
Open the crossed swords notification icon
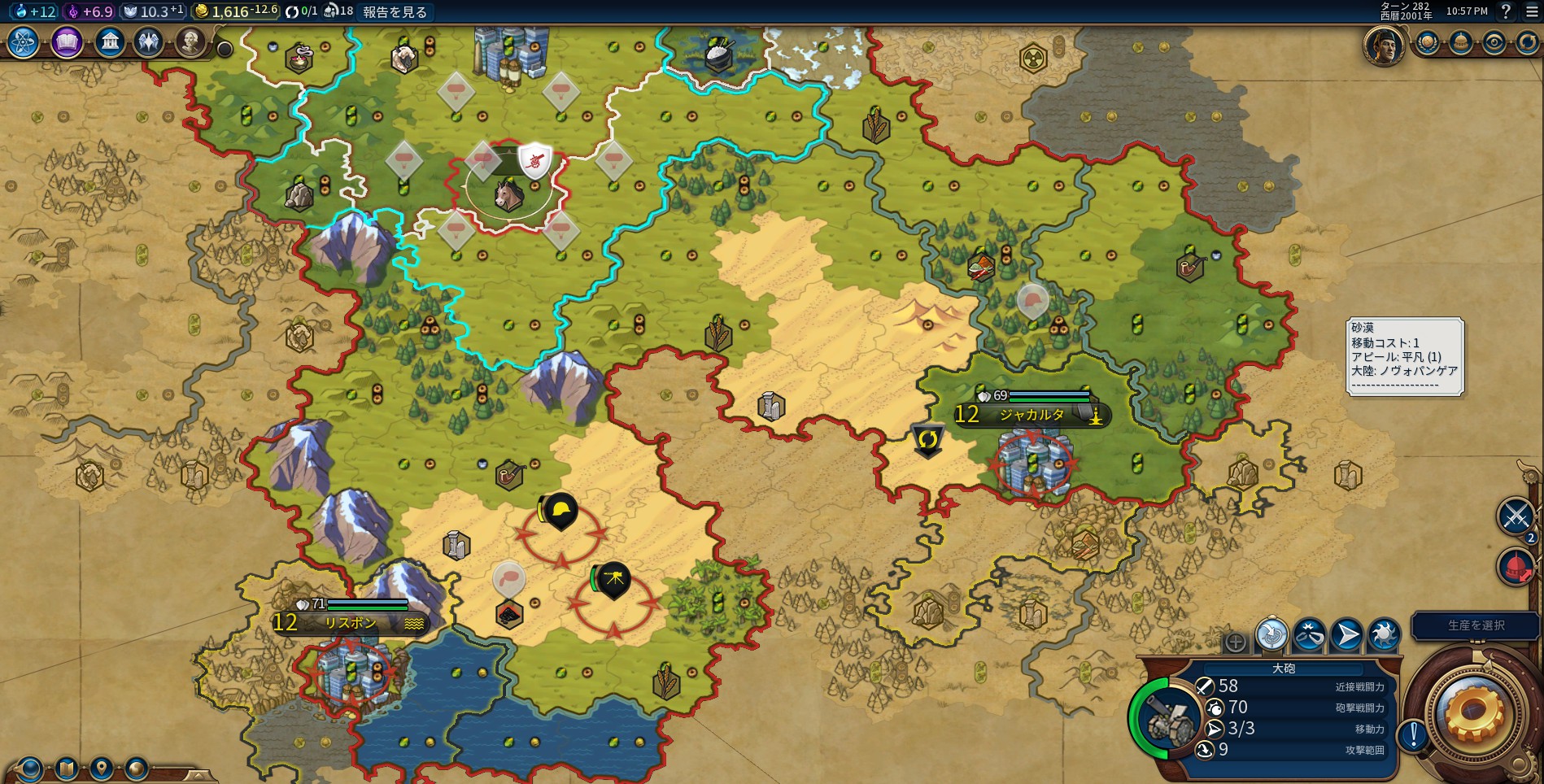click(x=1516, y=516)
